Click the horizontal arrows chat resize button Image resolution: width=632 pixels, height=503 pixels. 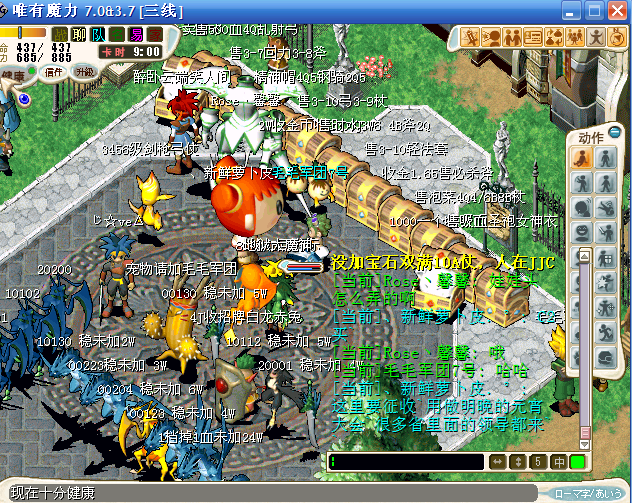tap(497, 462)
